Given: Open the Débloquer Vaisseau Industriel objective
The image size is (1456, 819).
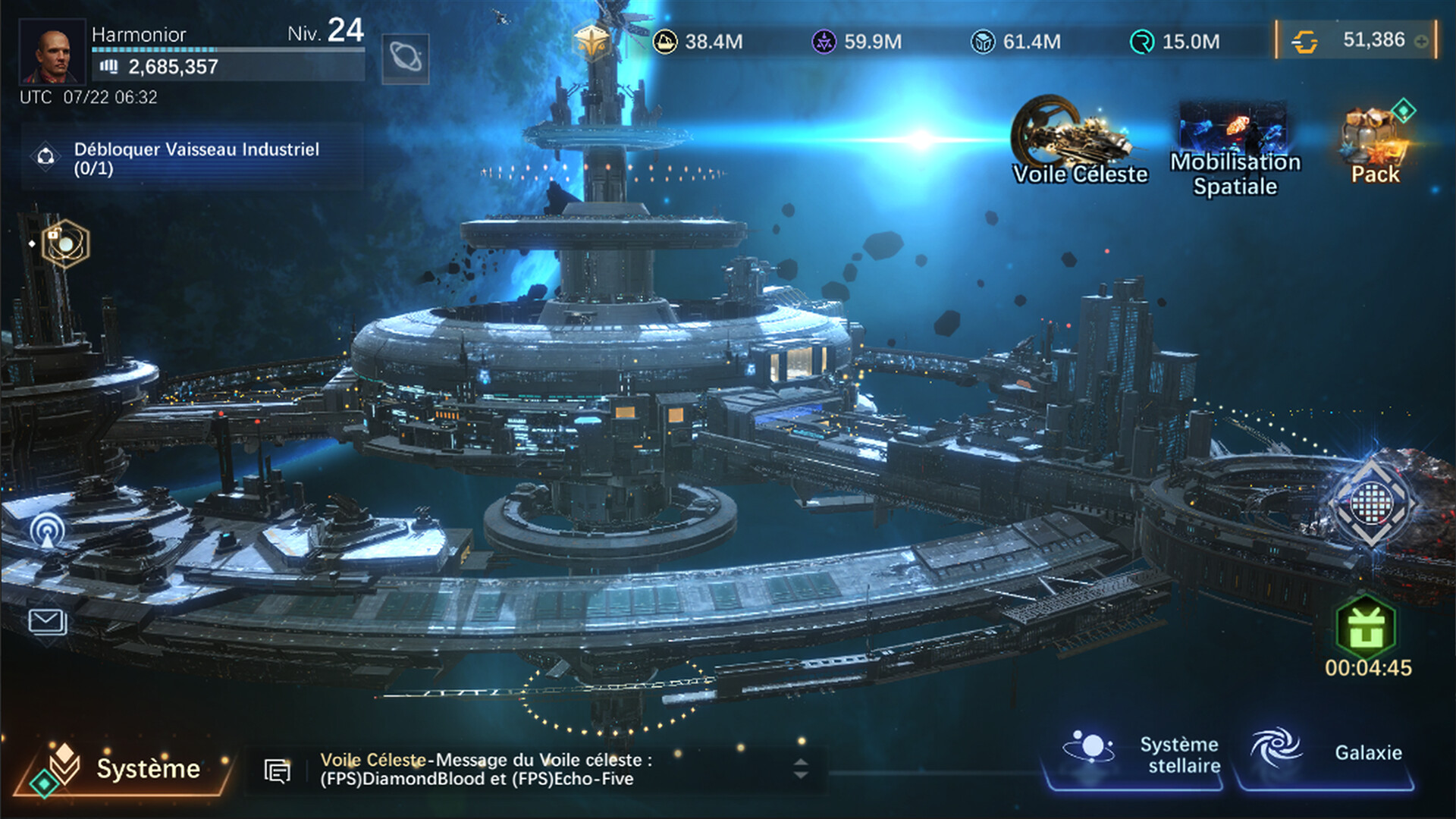Looking at the screenshot, I should tap(193, 158).
